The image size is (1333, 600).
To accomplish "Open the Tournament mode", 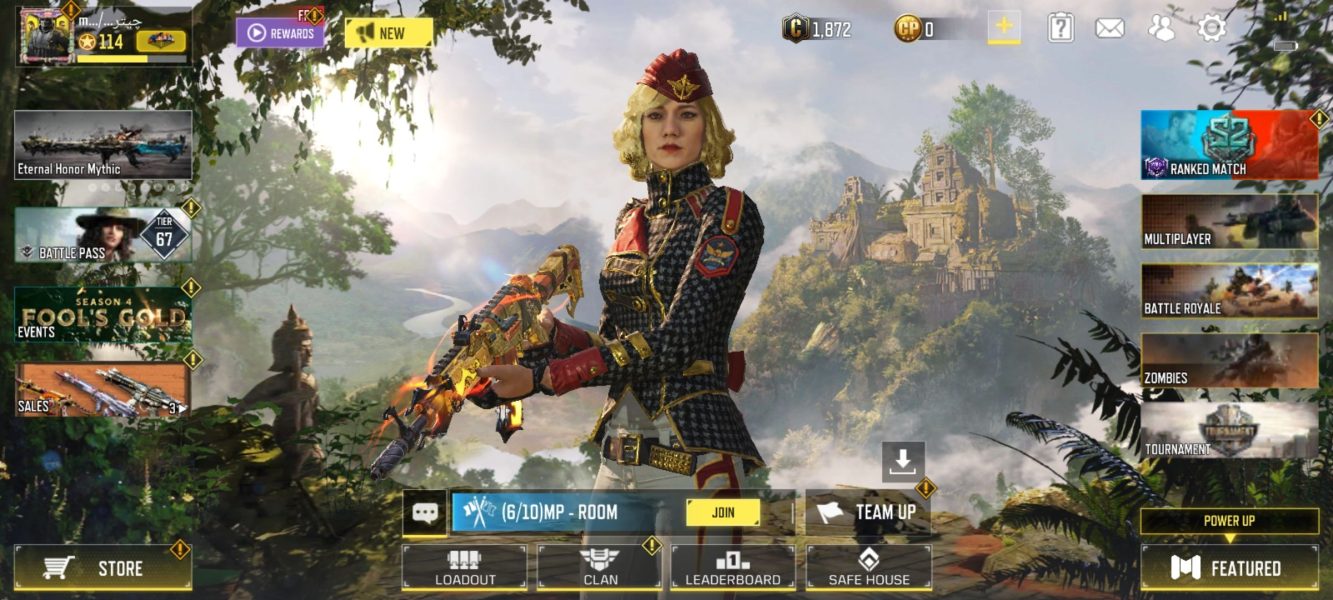I will [1229, 431].
